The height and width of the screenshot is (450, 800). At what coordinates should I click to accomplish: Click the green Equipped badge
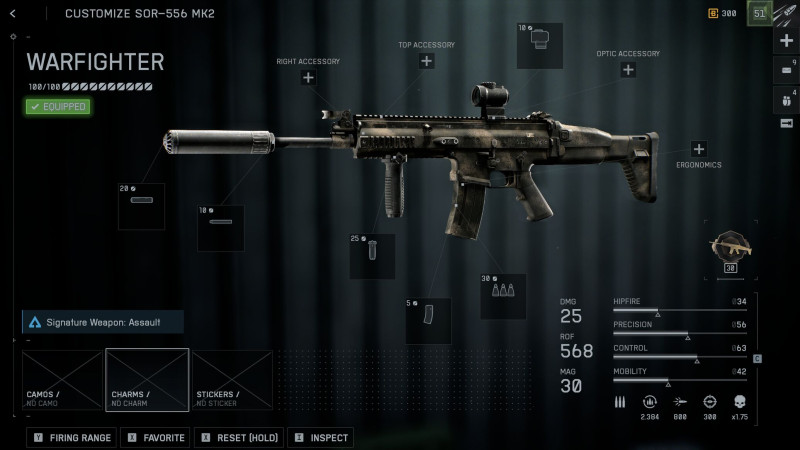coord(59,106)
